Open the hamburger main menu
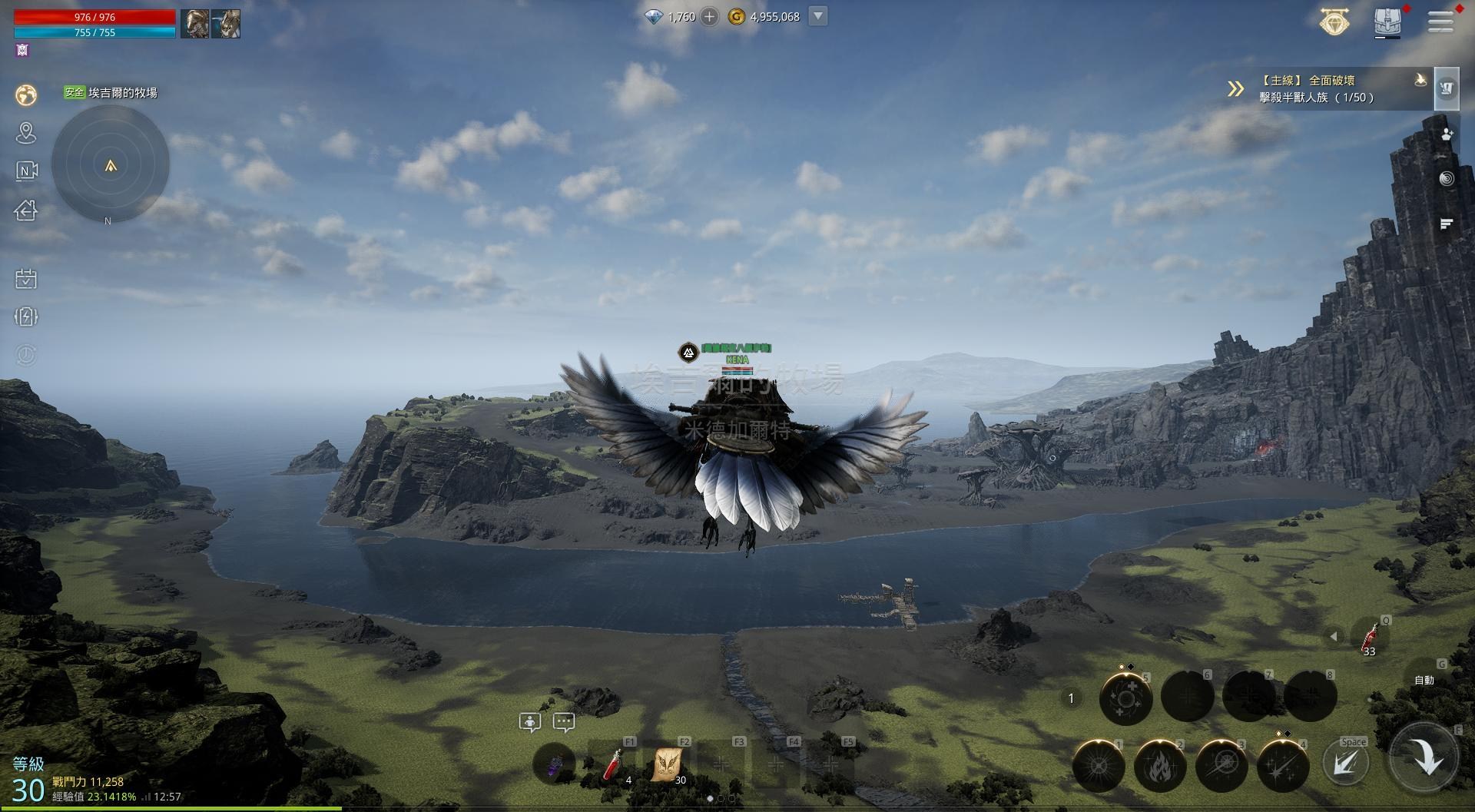The width and height of the screenshot is (1475, 812). [x=1440, y=22]
